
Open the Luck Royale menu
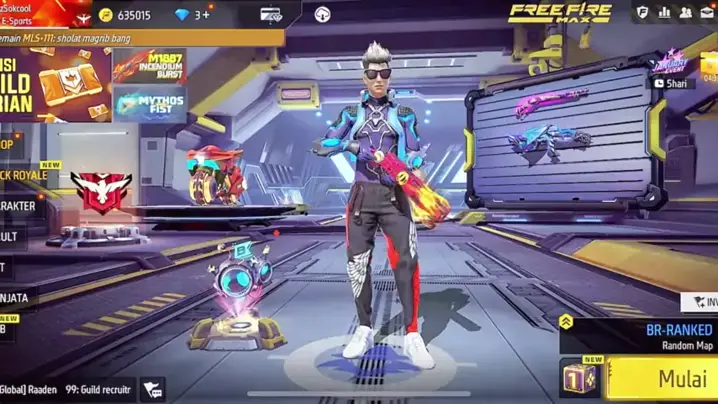point(25,176)
